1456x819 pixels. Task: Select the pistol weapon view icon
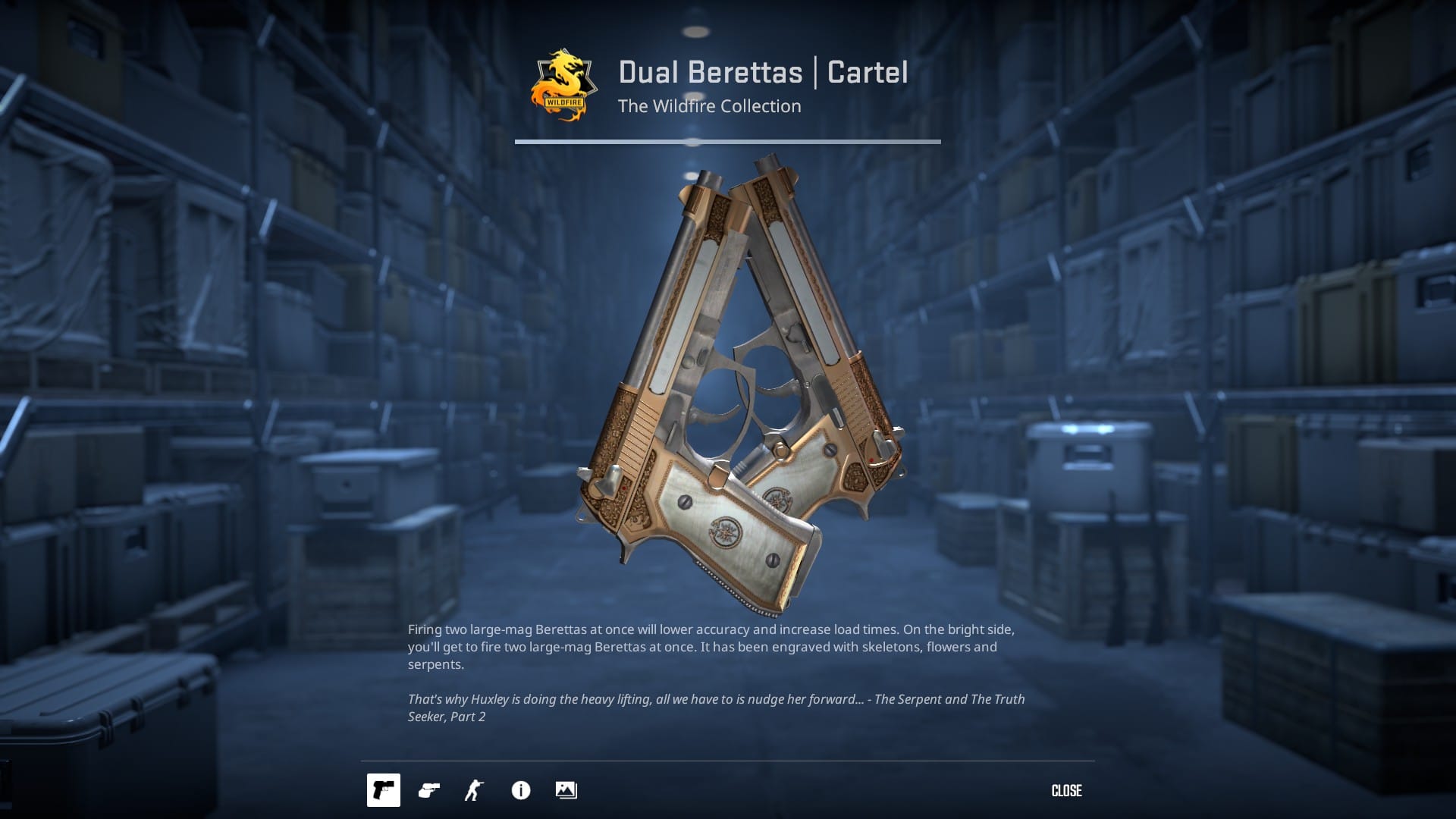(x=384, y=790)
